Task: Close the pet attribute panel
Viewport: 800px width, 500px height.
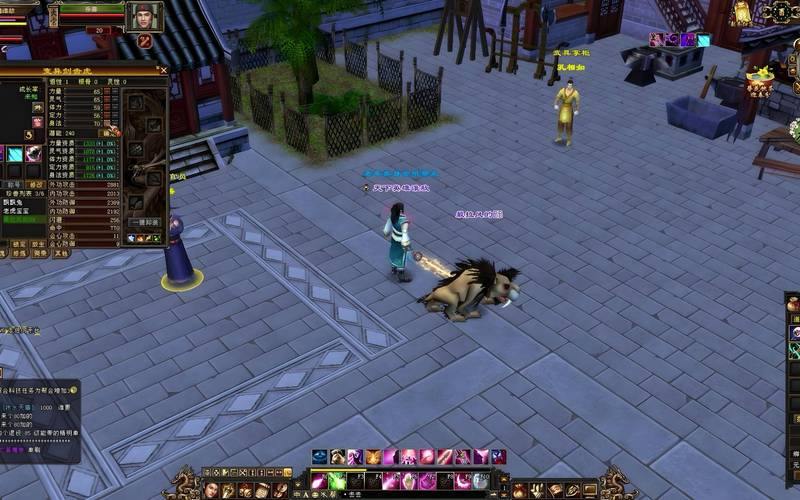Action: [x=164, y=71]
